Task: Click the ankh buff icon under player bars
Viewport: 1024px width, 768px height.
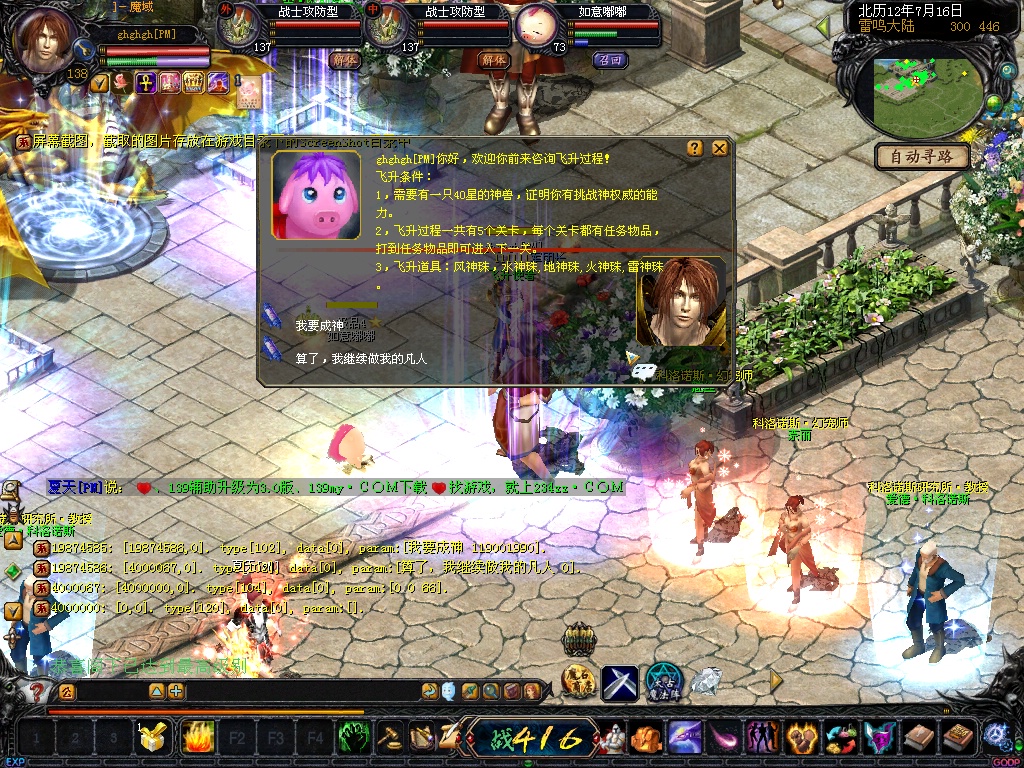Action: click(145, 83)
